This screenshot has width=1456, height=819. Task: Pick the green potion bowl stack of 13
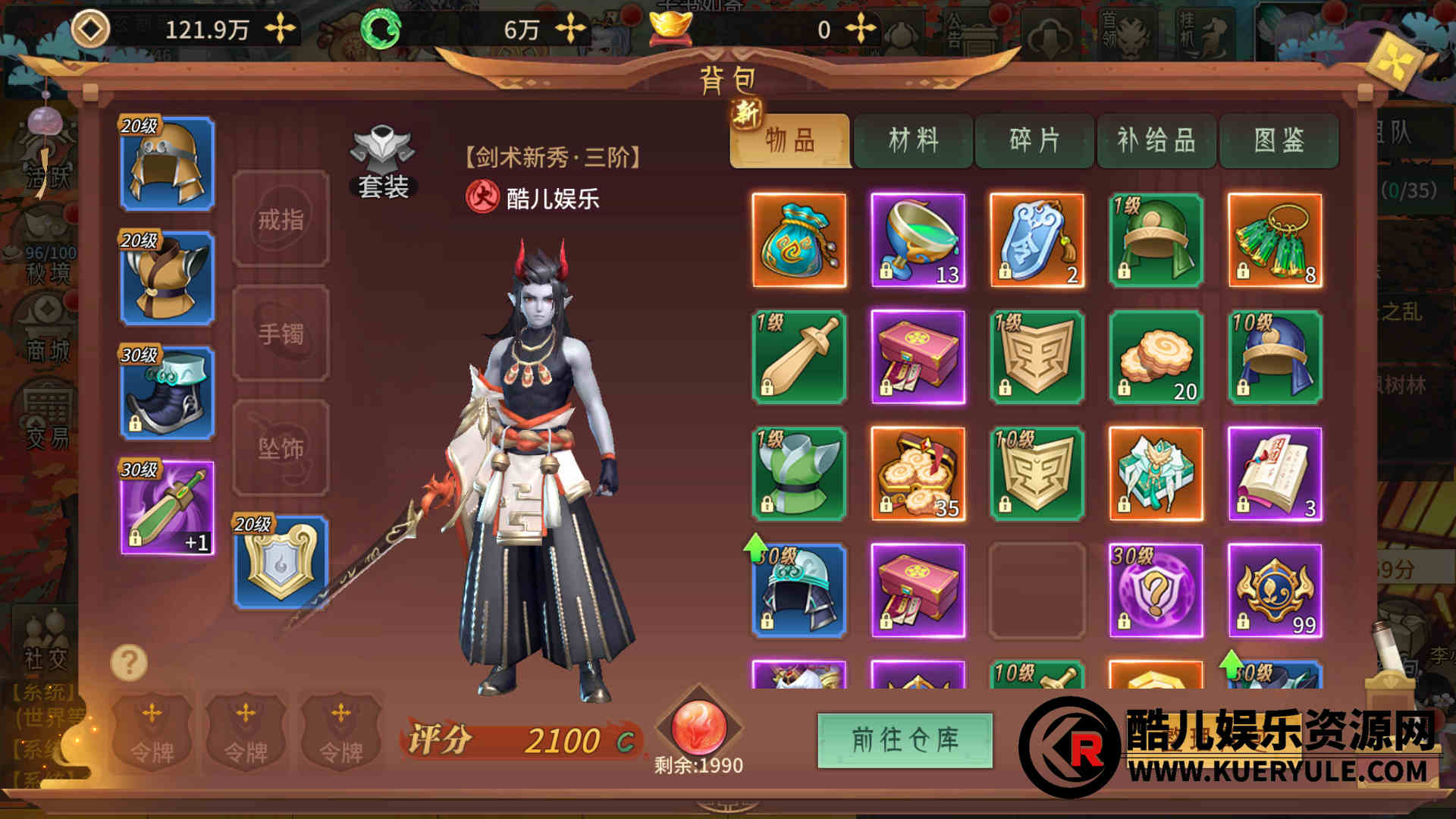[x=918, y=240]
